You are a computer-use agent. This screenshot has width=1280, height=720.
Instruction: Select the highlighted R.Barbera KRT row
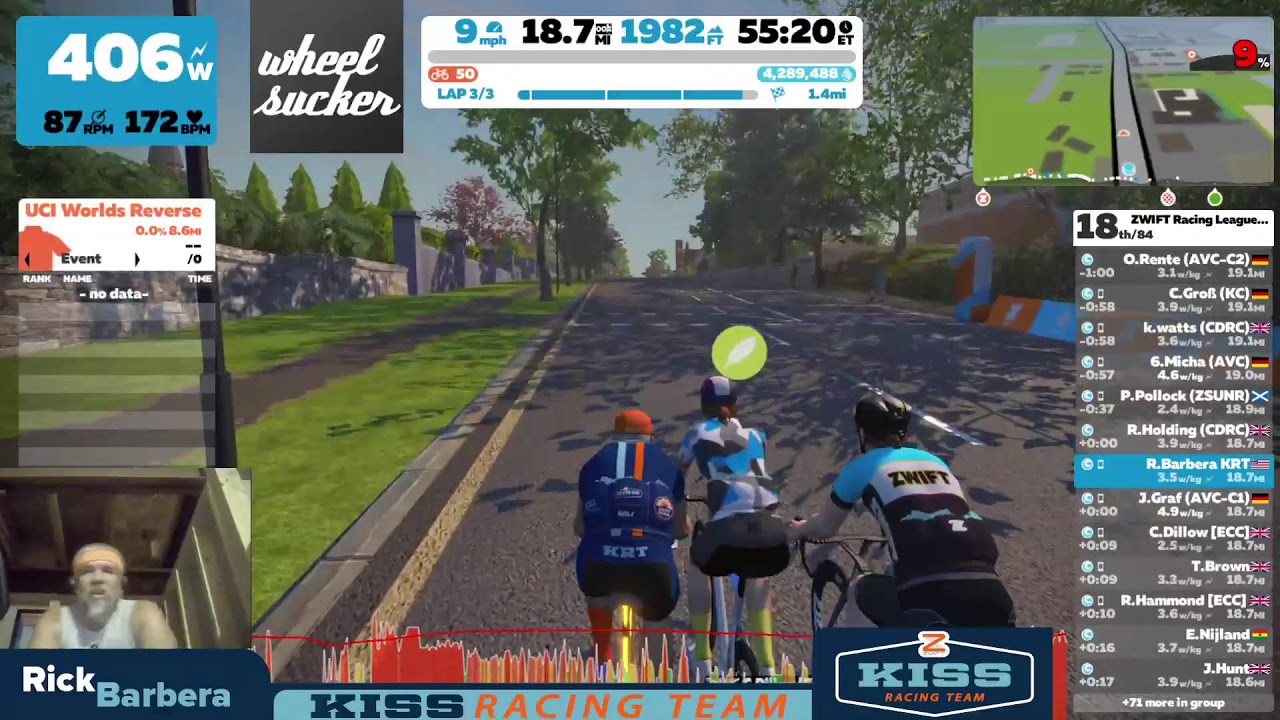point(1172,470)
